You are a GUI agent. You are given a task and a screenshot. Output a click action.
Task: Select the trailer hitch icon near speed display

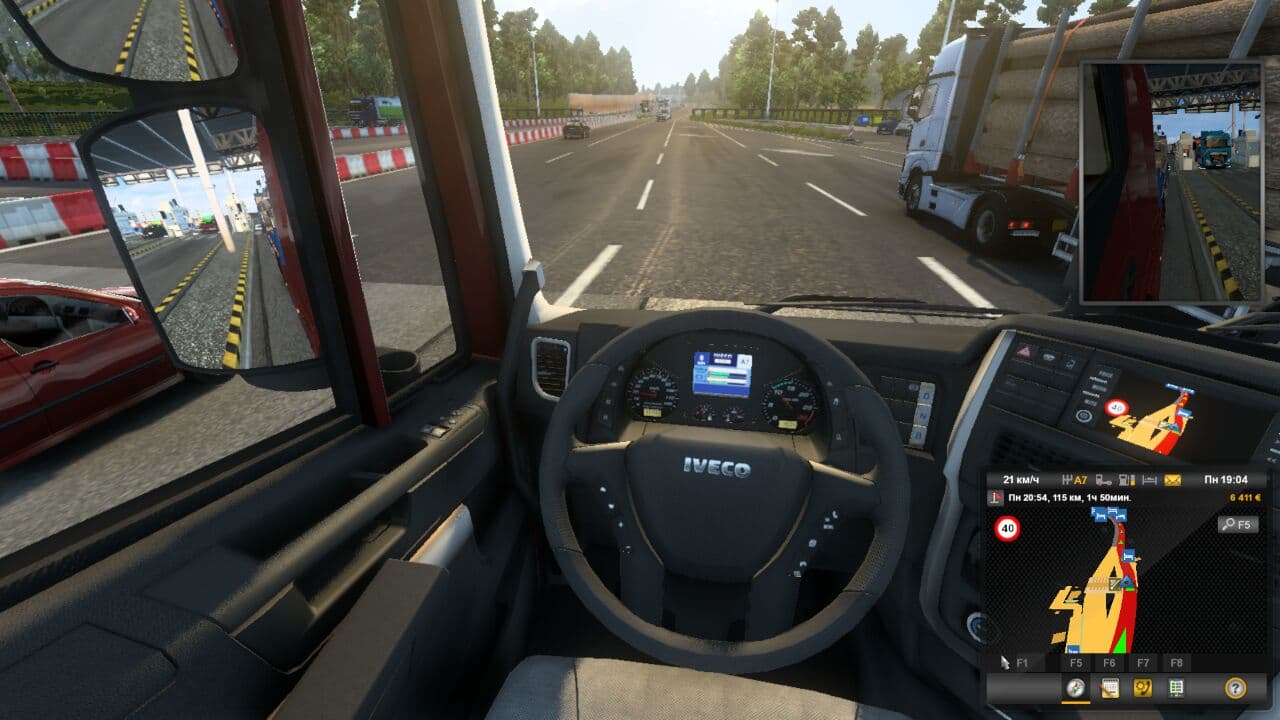point(1101,480)
